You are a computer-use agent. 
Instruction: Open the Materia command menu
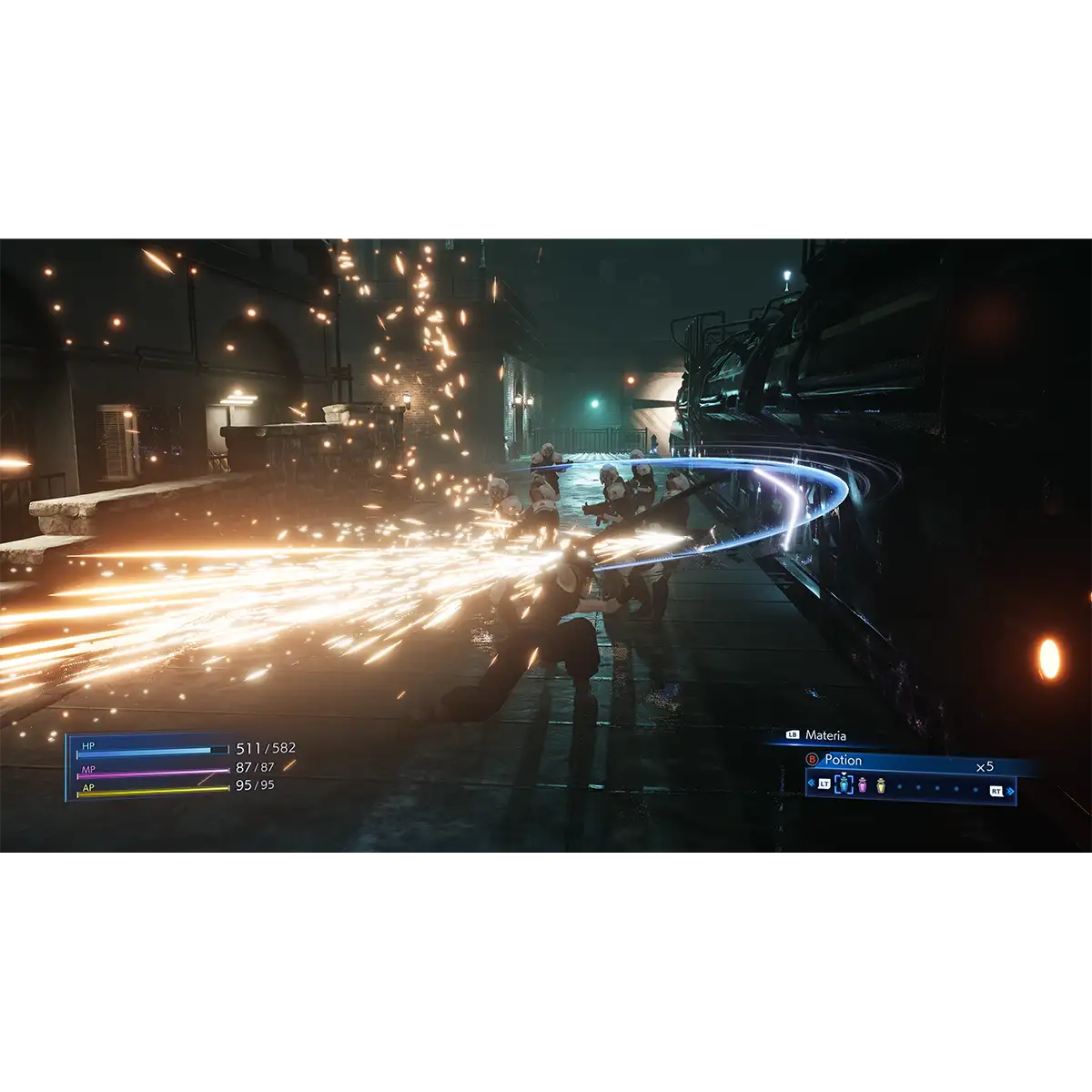(x=825, y=735)
